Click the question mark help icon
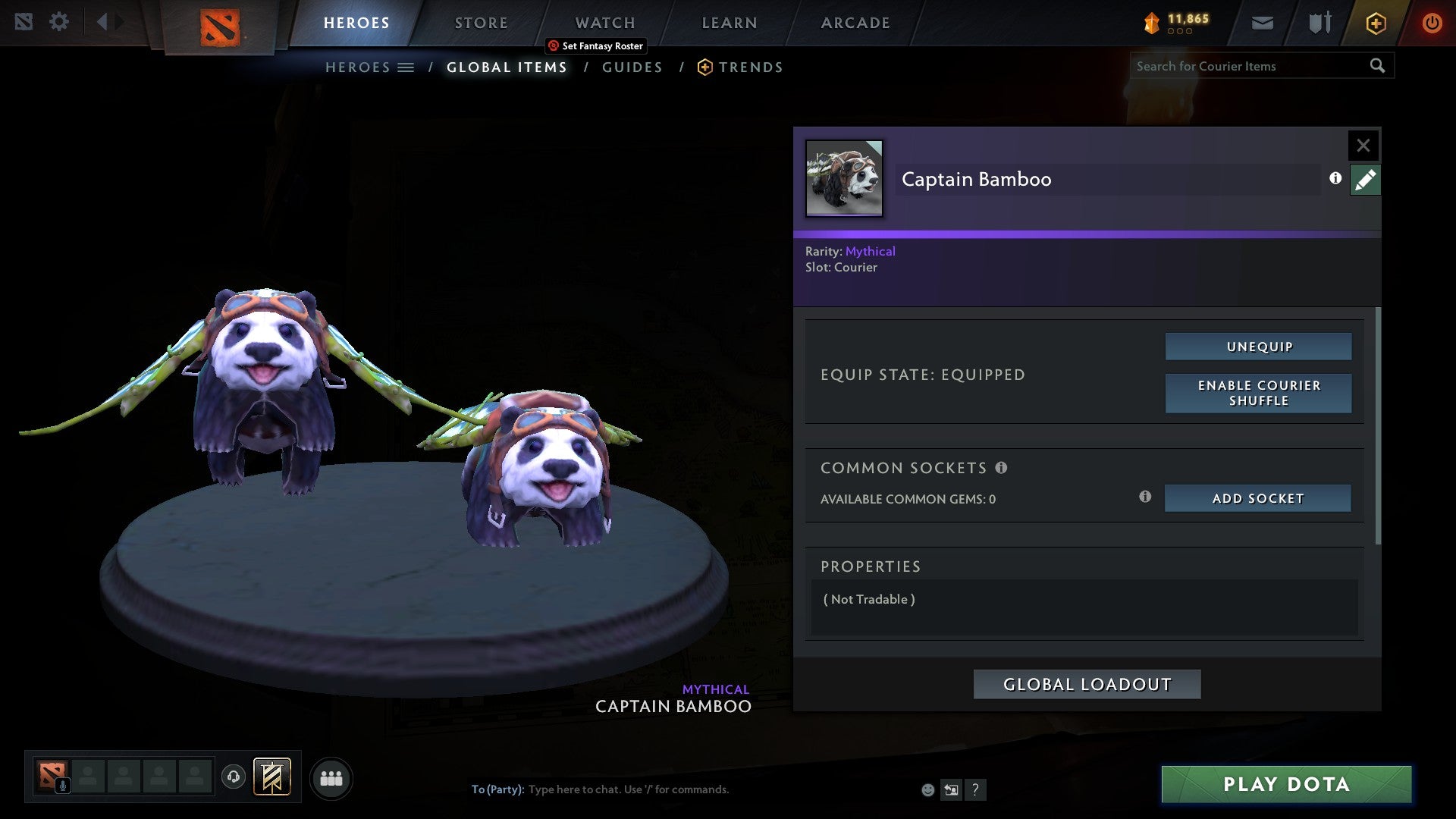Screen dimensions: 1456x819 (x=975, y=789)
